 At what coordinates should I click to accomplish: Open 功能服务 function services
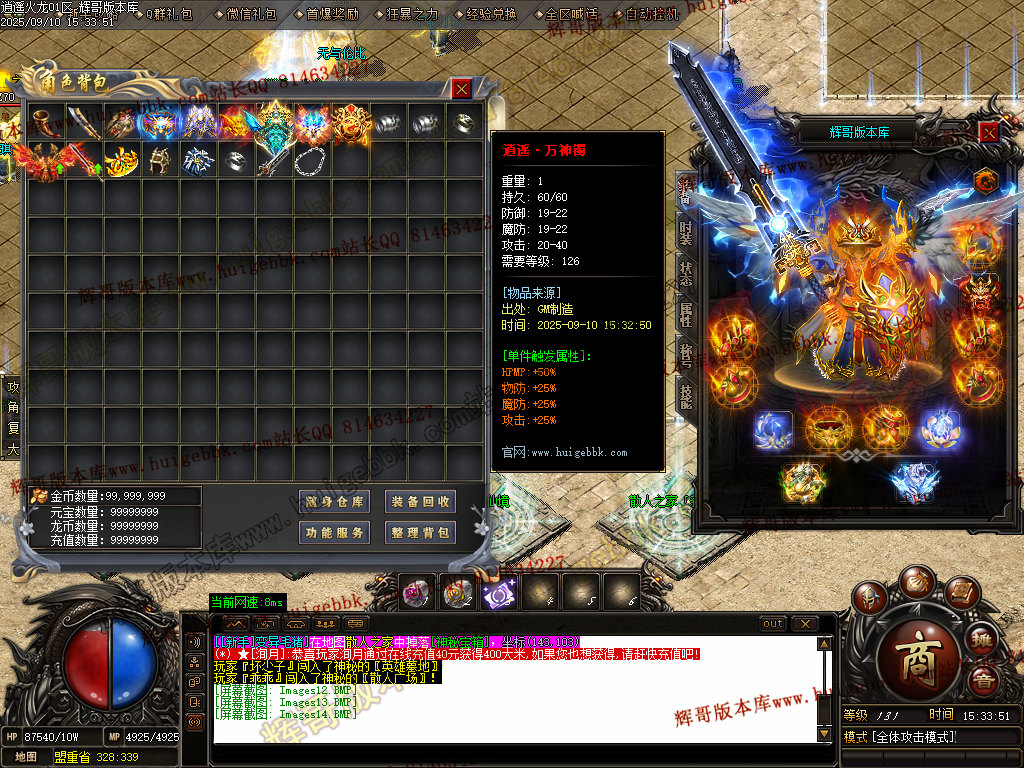335,533
